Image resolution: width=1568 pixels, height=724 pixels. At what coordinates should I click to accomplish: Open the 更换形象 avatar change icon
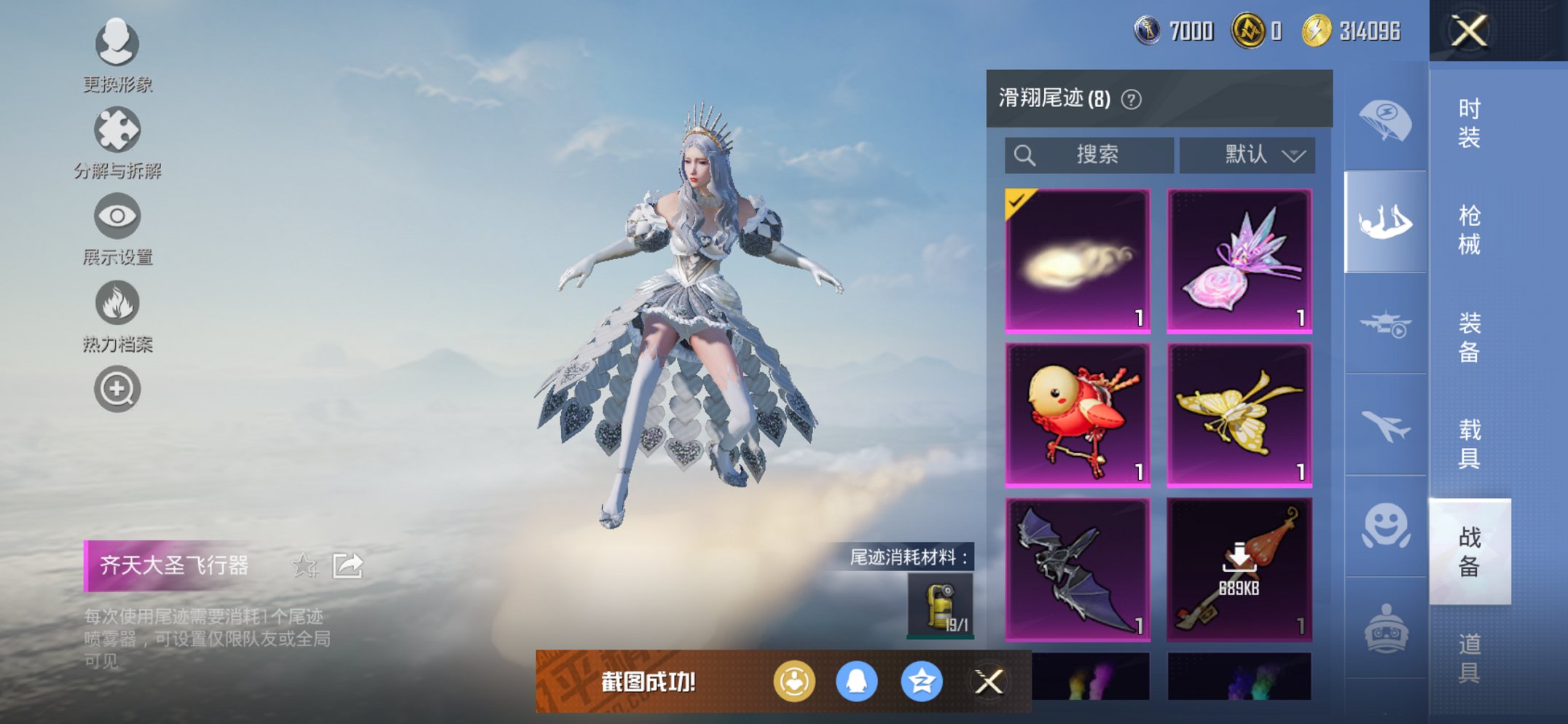[x=117, y=45]
